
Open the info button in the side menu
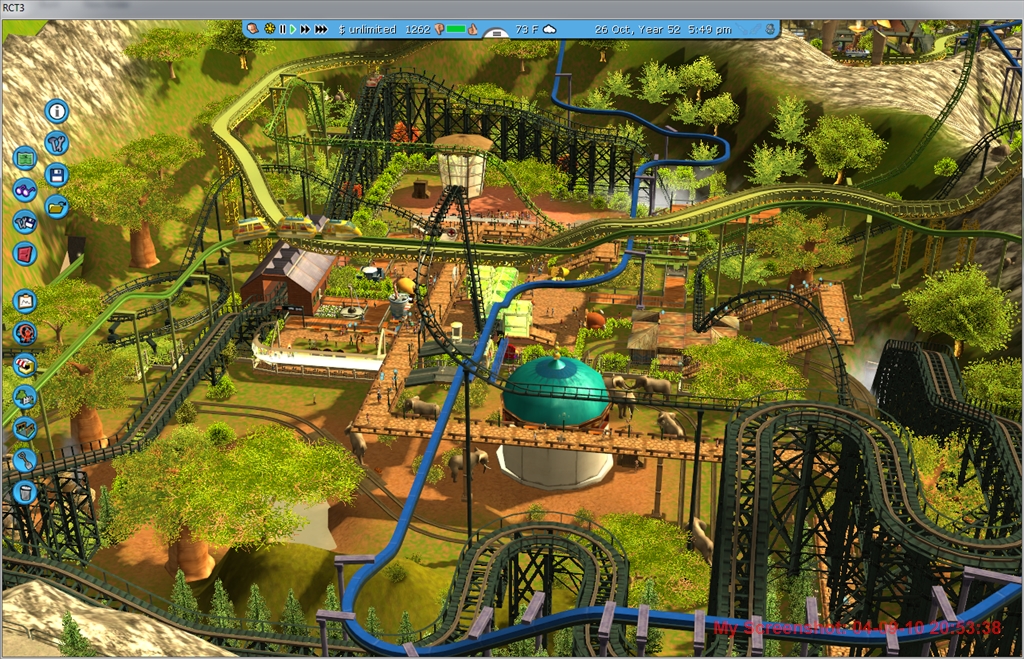coord(56,111)
